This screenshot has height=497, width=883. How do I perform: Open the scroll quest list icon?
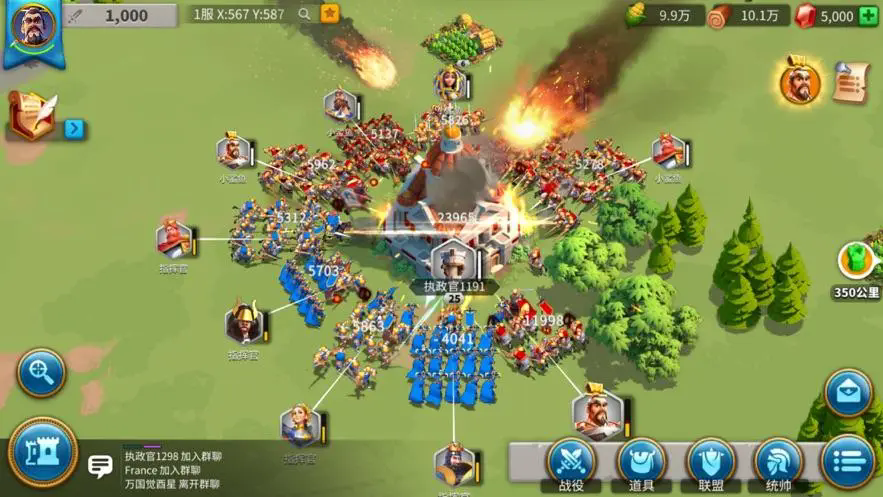pyautogui.click(x=851, y=81)
